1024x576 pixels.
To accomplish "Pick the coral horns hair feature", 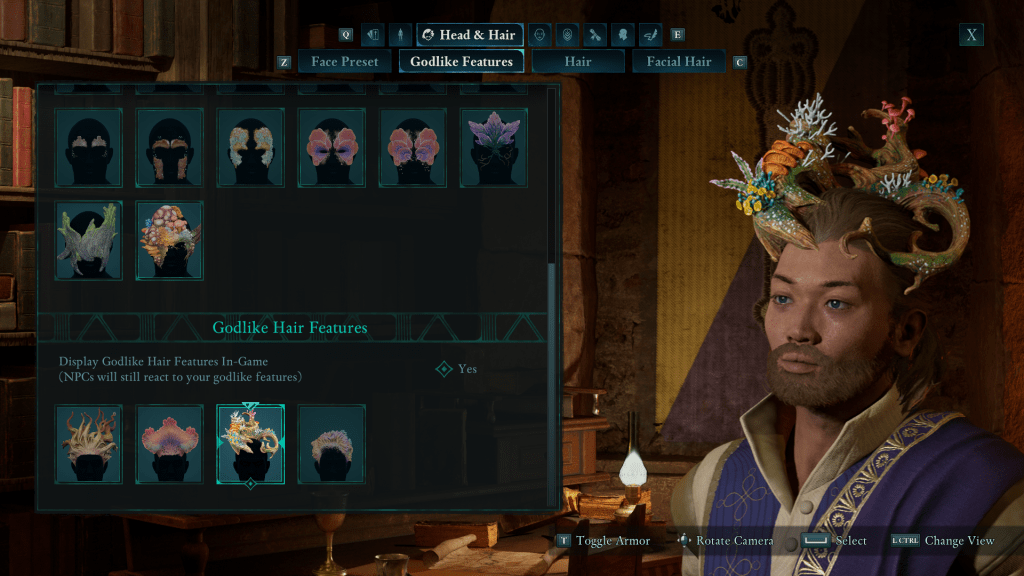I will pos(250,444).
